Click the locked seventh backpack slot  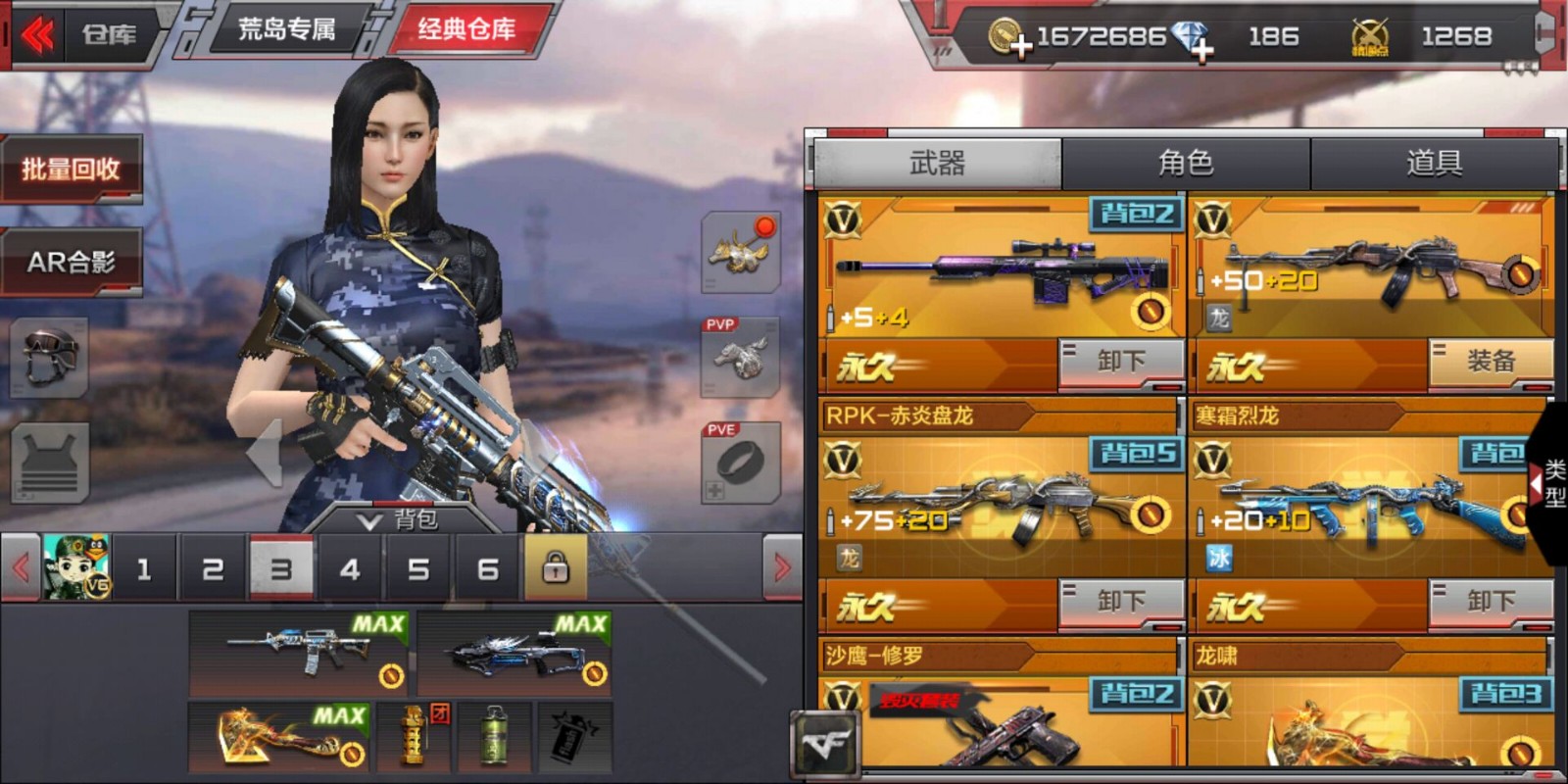[x=556, y=568]
